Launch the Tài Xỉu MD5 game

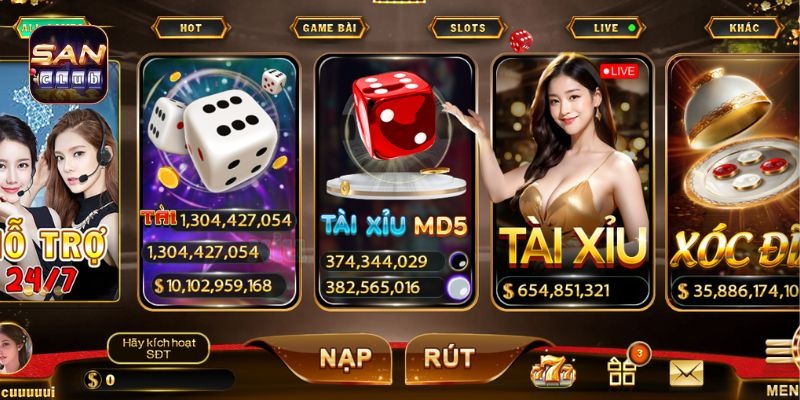pyautogui.click(x=395, y=180)
